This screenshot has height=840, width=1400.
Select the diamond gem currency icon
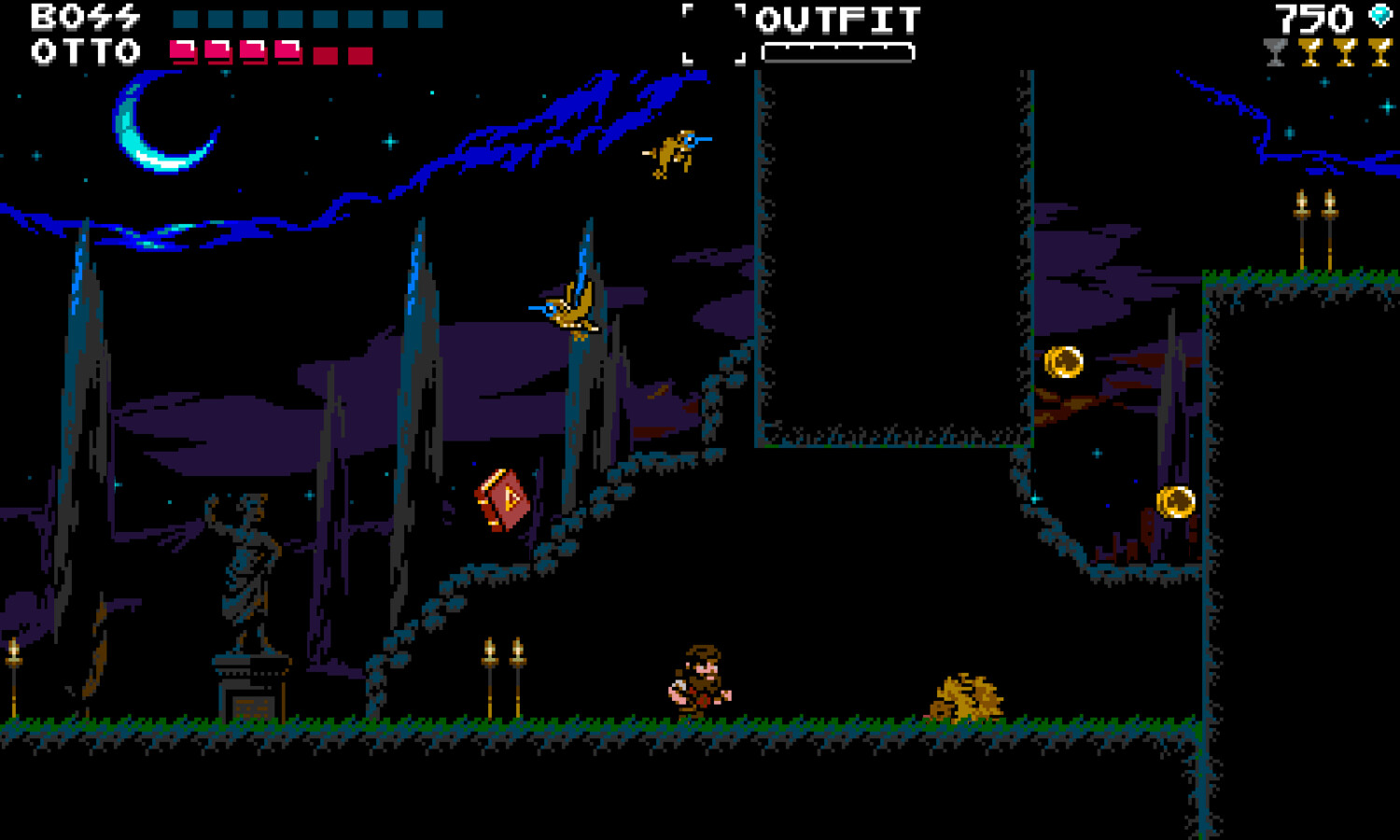click(1379, 14)
